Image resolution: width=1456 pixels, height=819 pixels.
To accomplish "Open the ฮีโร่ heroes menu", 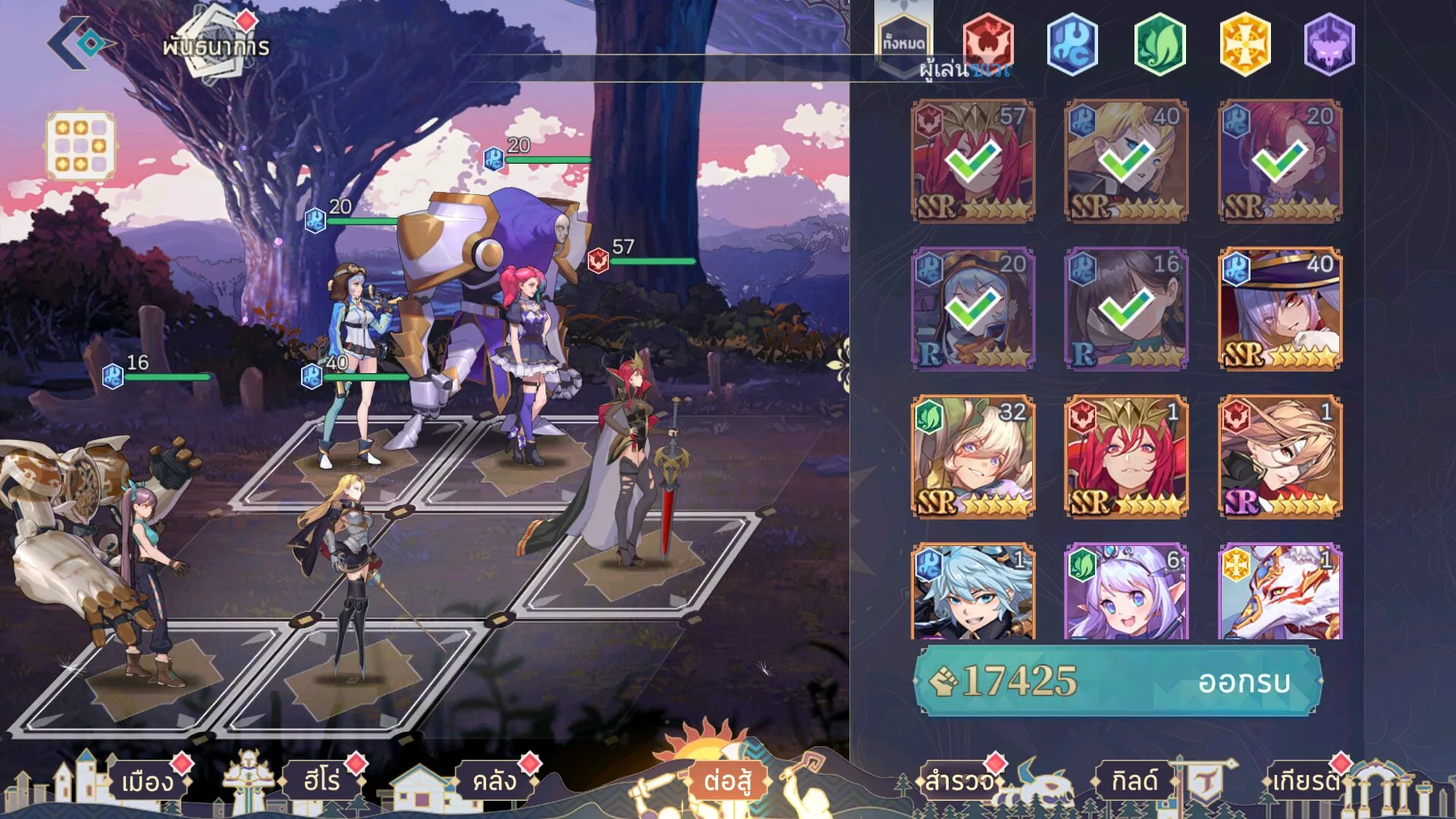I will click(x=322, y=781).
